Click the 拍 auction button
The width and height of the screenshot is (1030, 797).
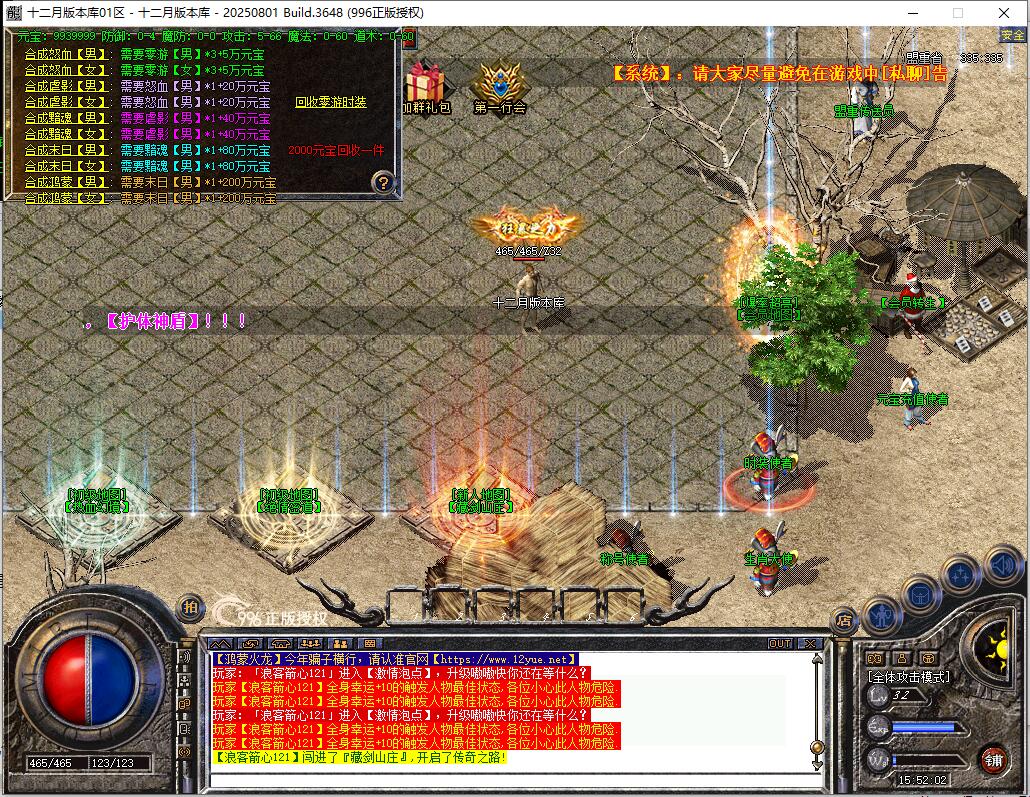click(x=189, y=607)
